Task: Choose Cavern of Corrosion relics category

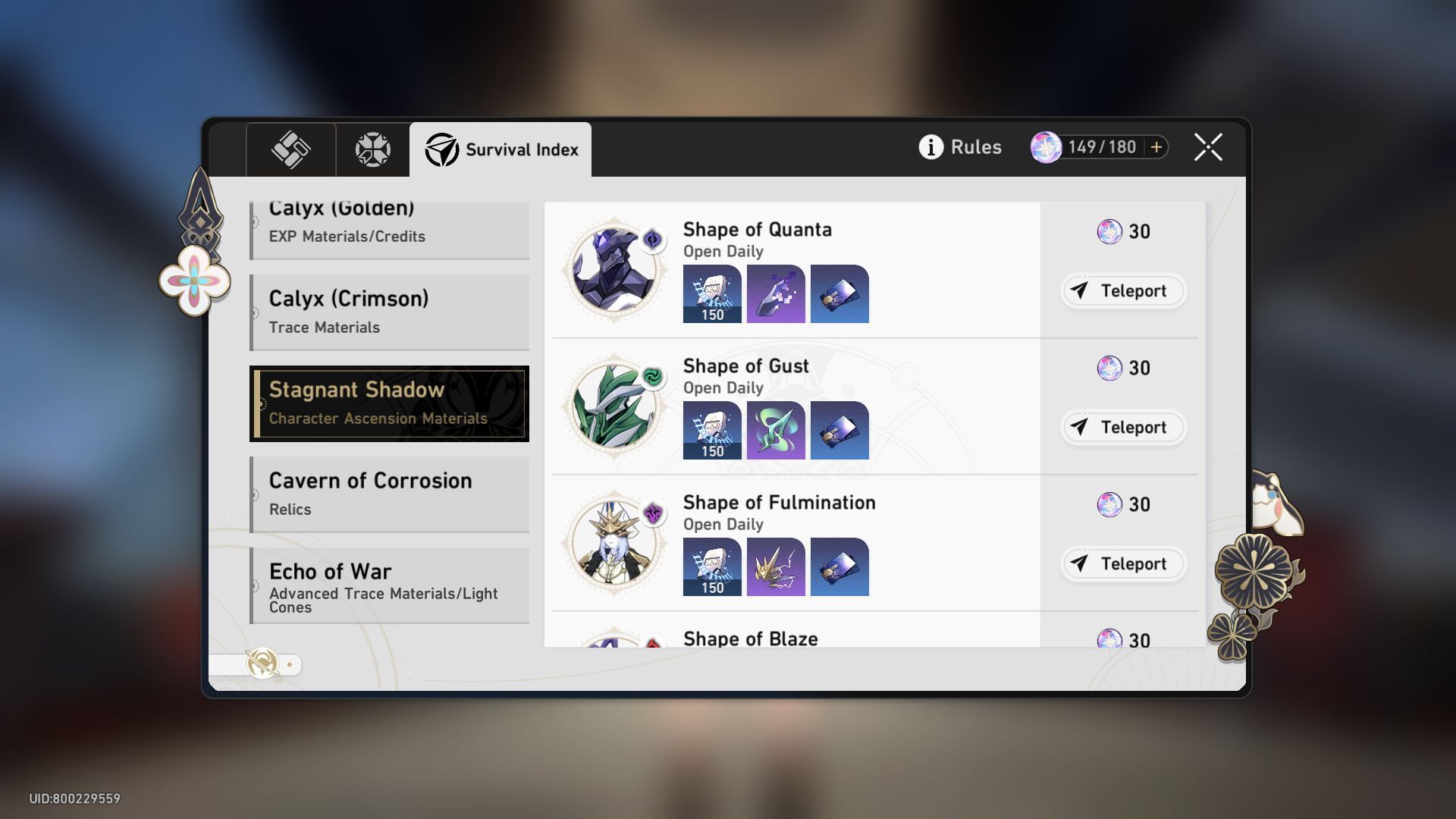Action: 389,494
